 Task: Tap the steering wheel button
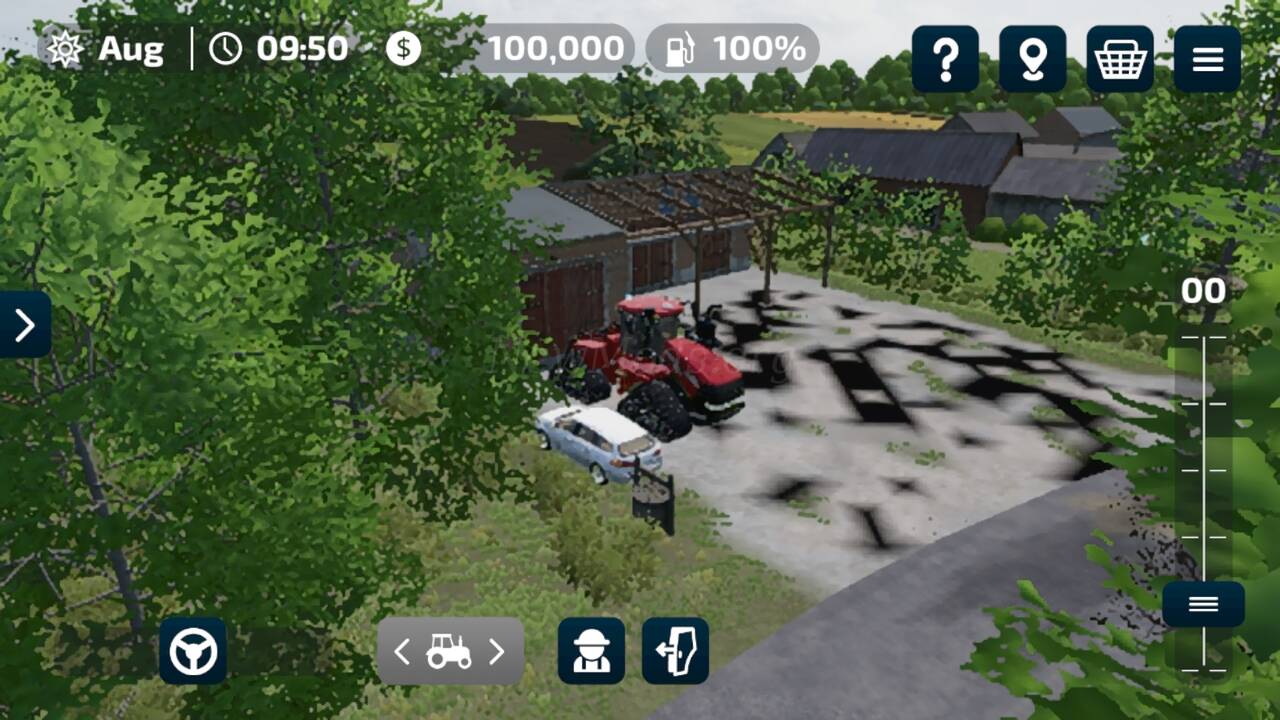tap(193, 651)
